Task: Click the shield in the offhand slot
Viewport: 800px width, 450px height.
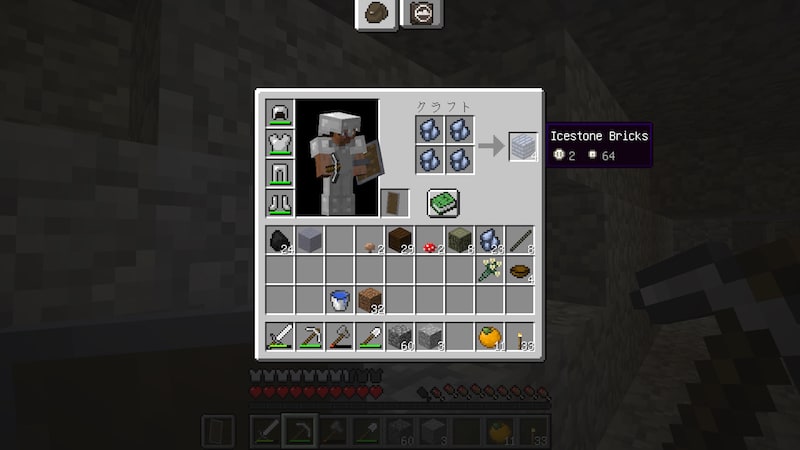Action: pos(395,203)
